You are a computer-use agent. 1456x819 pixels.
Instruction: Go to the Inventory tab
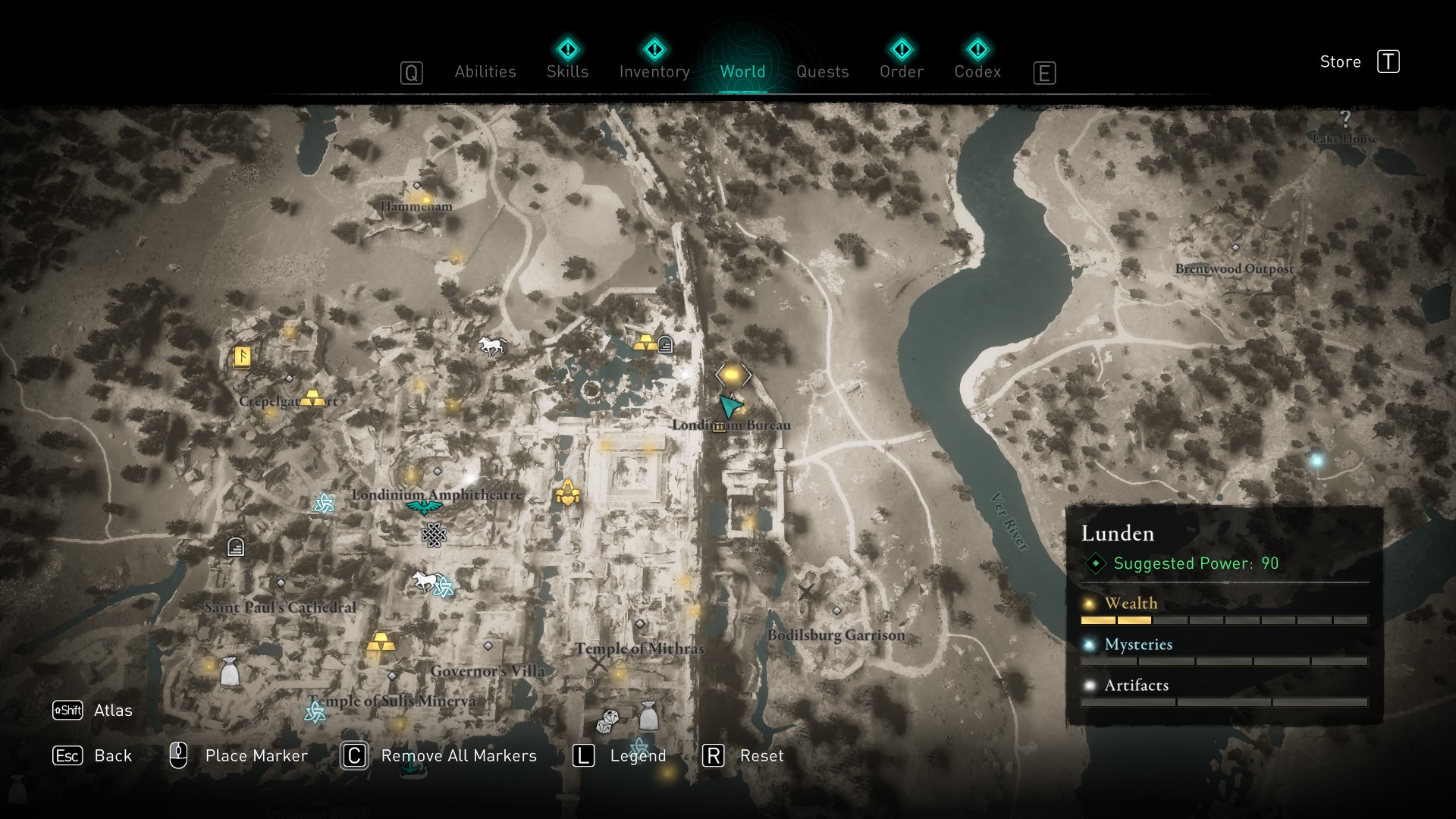[x=654, y=72]
